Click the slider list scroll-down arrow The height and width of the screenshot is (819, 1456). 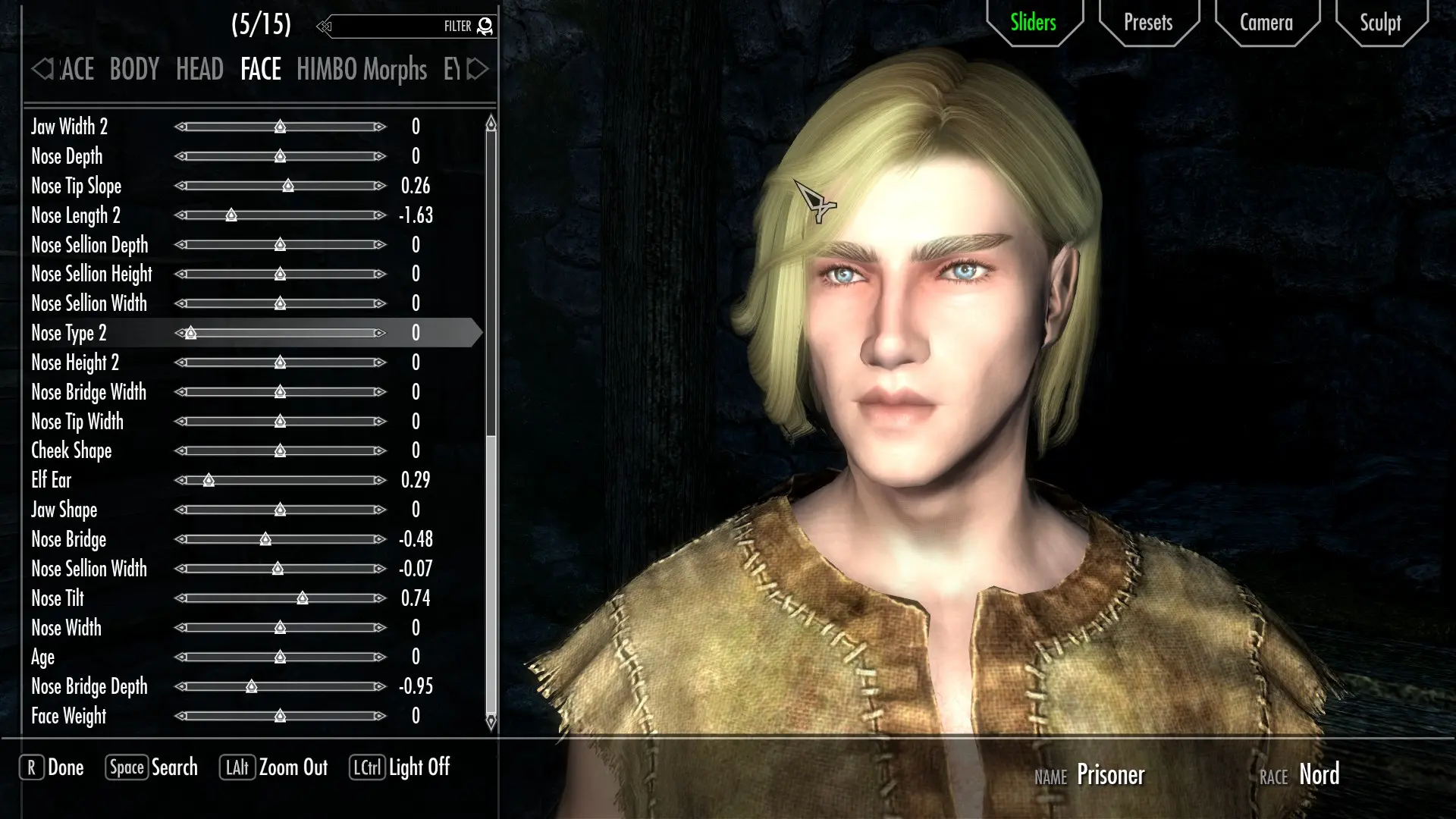pyautogui.click(x=491, y=721)
